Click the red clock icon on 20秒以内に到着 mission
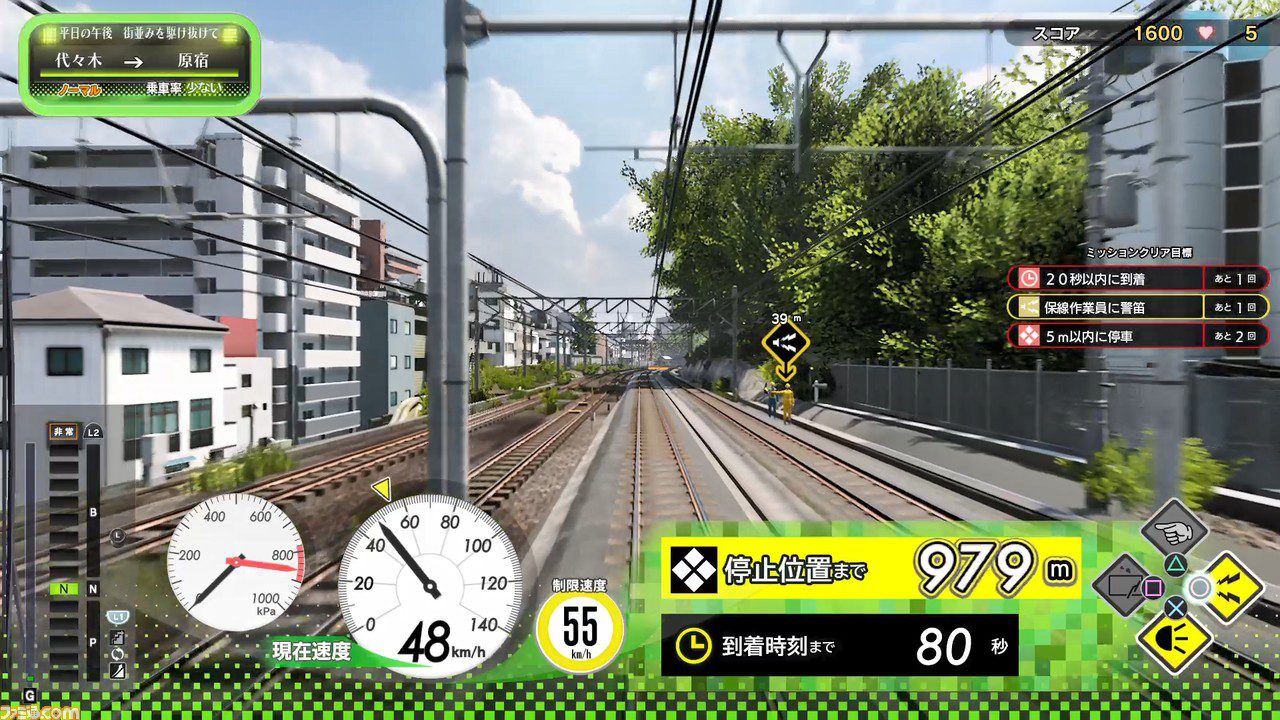The width and height of the screenshot is (1280, 720). (1028, 278)
